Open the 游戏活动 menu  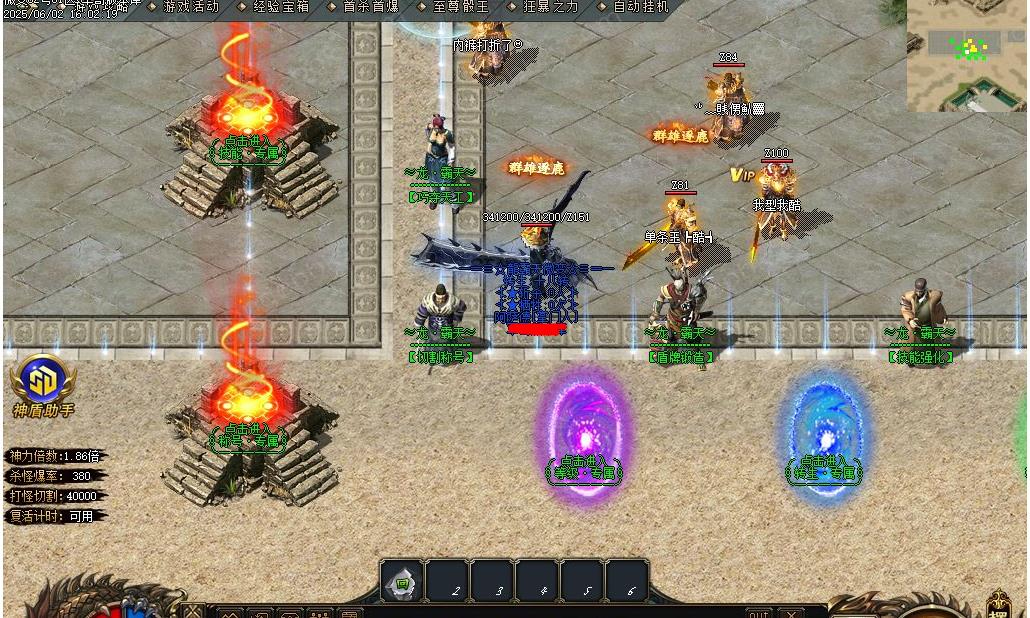pyautogui.click(x=190, y=6)
